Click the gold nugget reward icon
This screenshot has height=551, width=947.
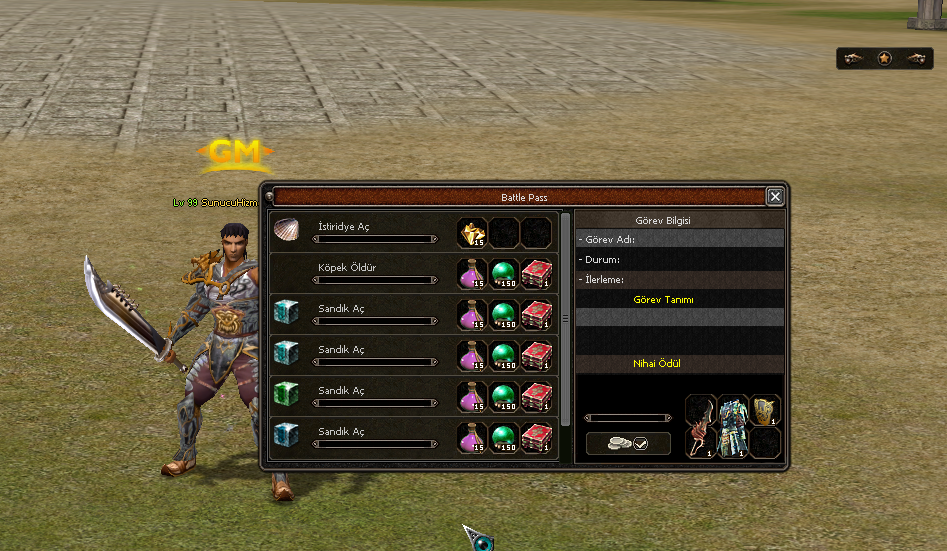472,233
